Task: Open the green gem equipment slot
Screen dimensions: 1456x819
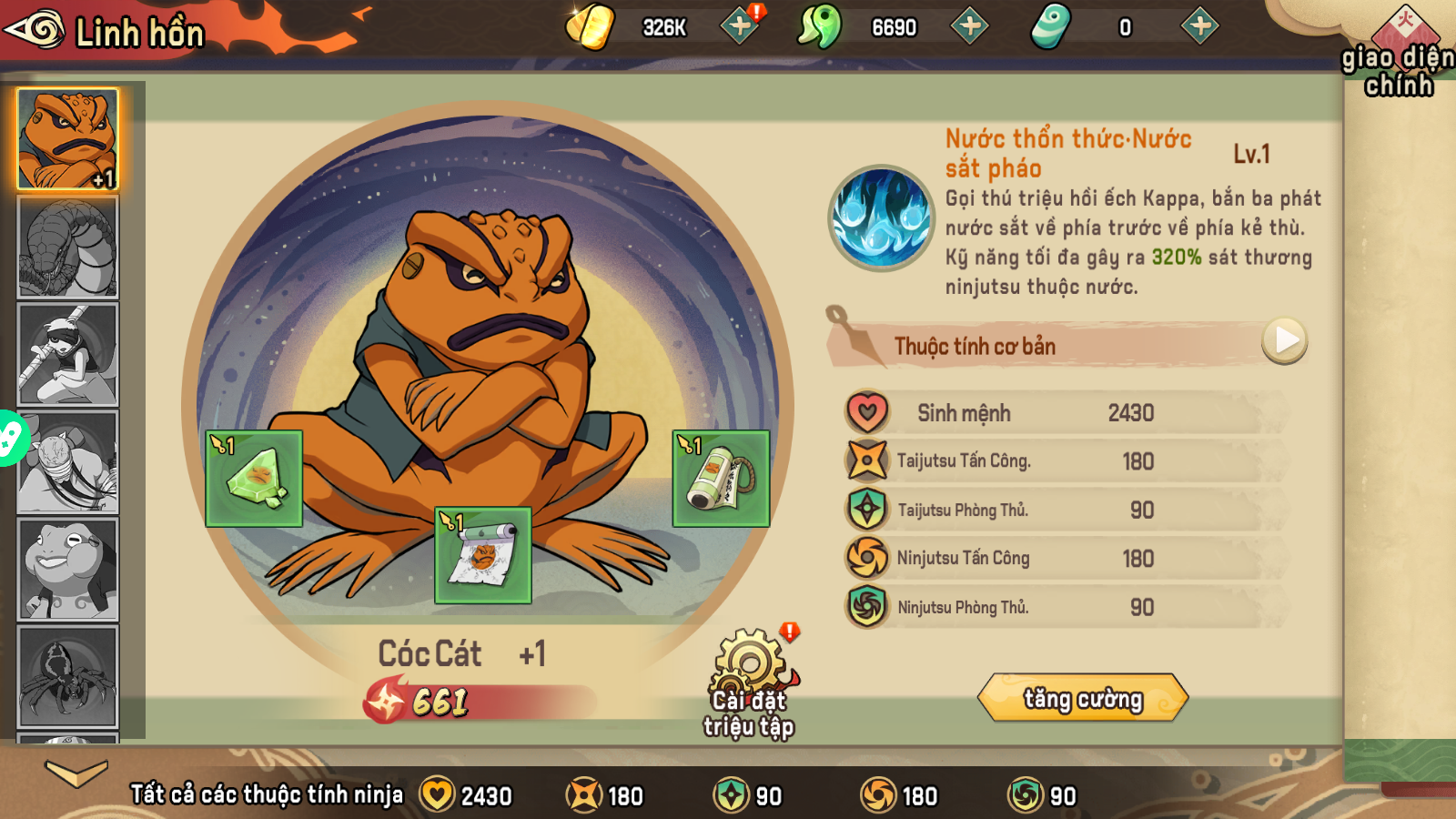Action: [x=254, y=479]
